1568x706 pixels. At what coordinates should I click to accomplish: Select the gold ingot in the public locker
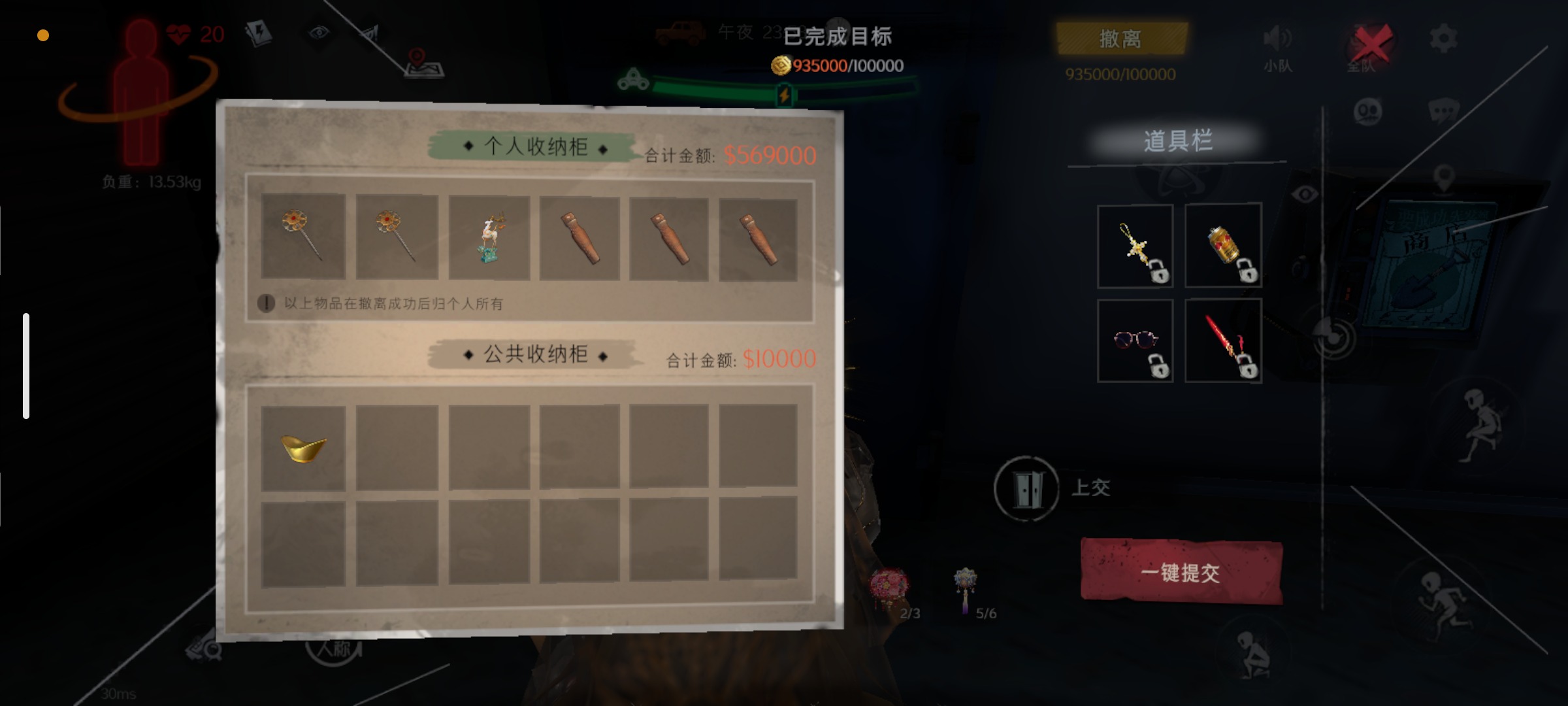(304, 448)
